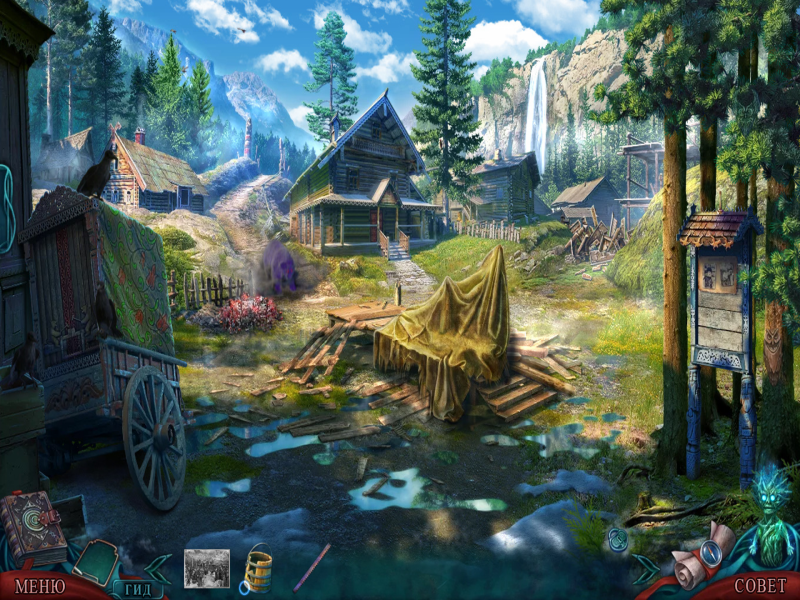The image size is (800, 600).
Task: Select the wooden bucket inventory item
Action: (x=257, y=570)
